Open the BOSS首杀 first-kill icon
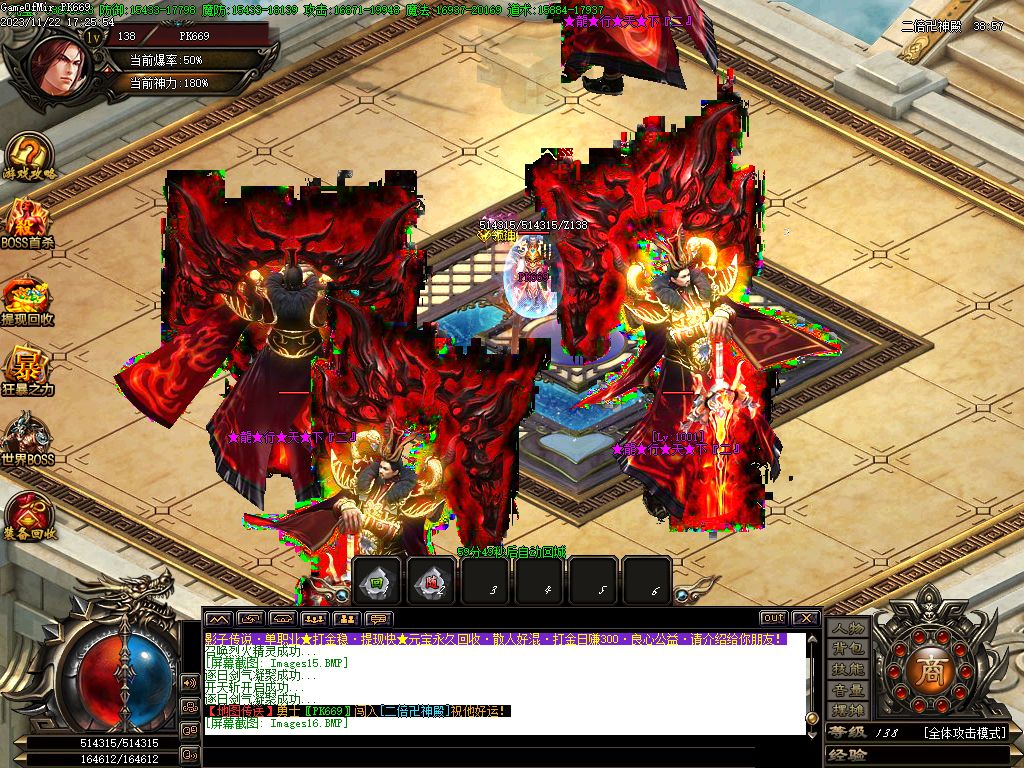Viewport: 1024px width, 768px height. [28, 221]
